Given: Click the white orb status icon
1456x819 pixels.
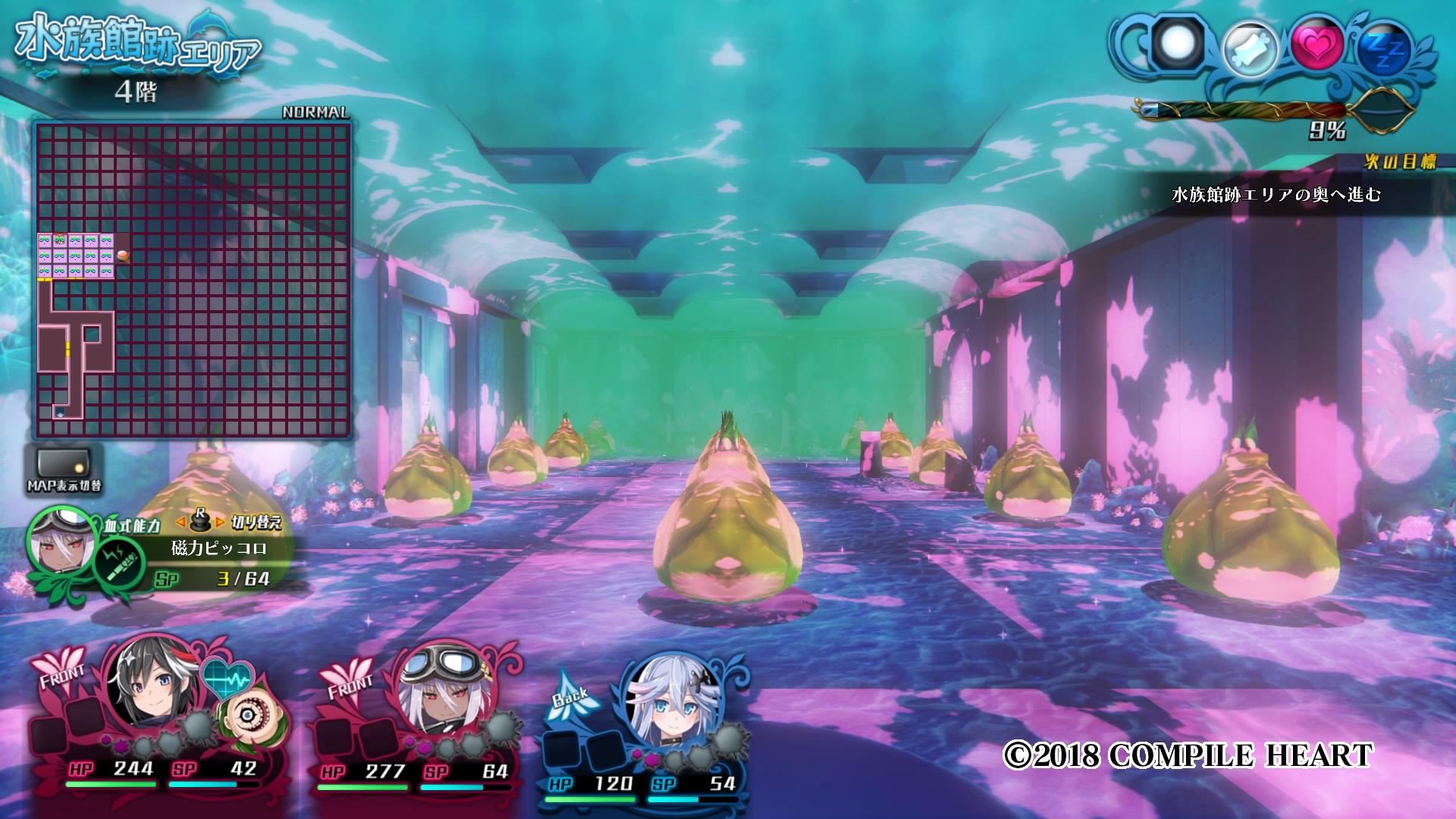Looking at the screenshot, I should [x=1178, y=42].
